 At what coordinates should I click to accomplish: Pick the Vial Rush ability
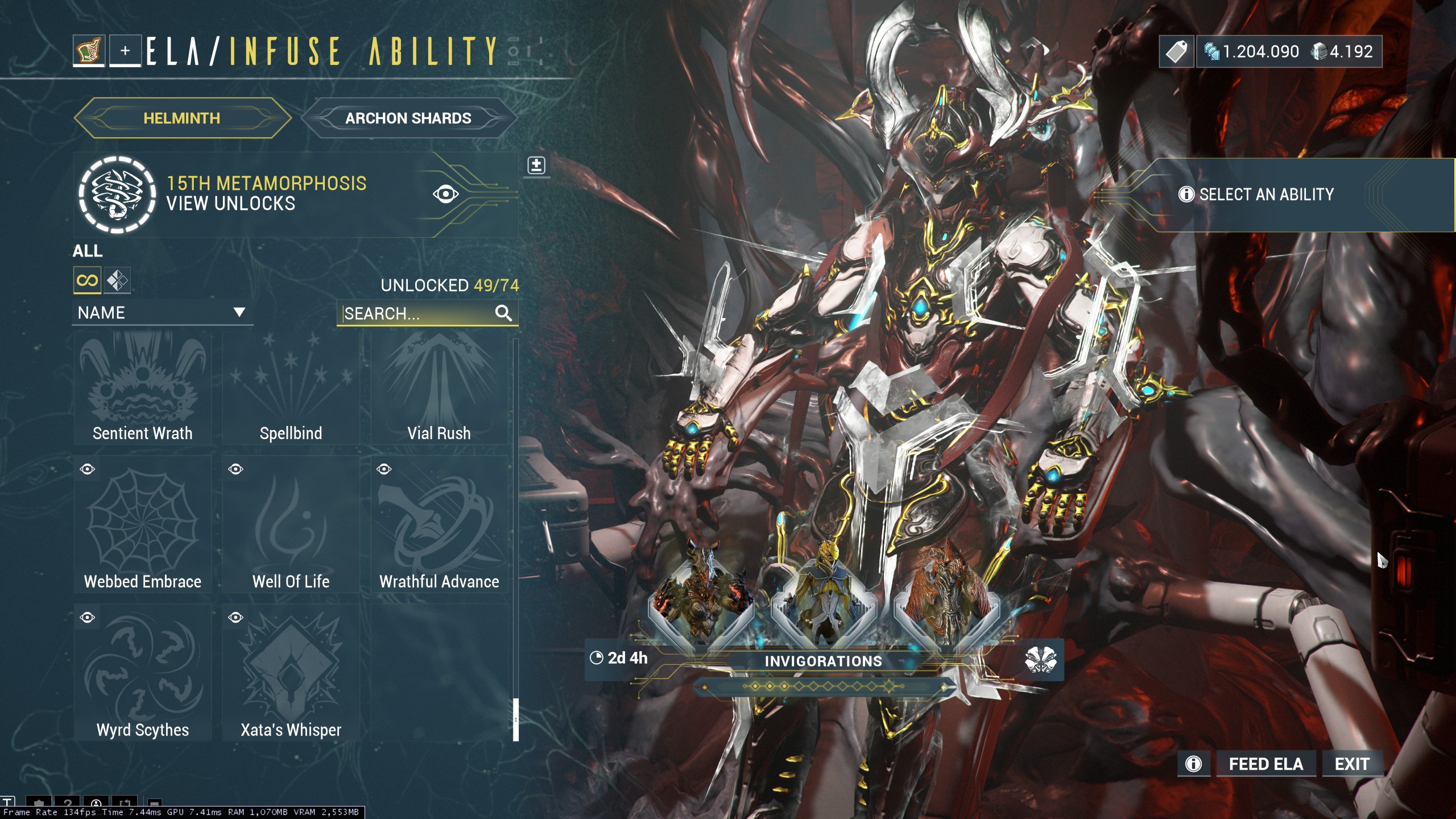tap(439, 388)
